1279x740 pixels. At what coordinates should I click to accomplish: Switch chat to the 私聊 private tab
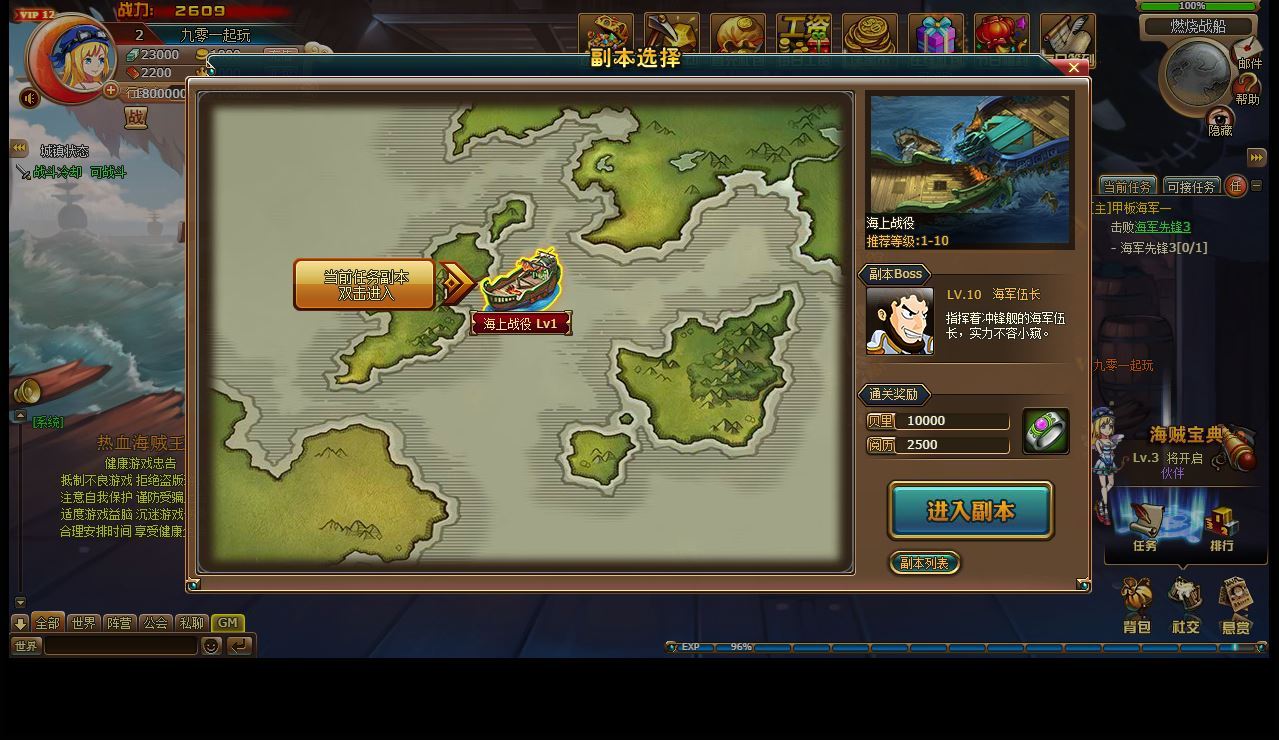pyautogui.click(x=191, y=623)
